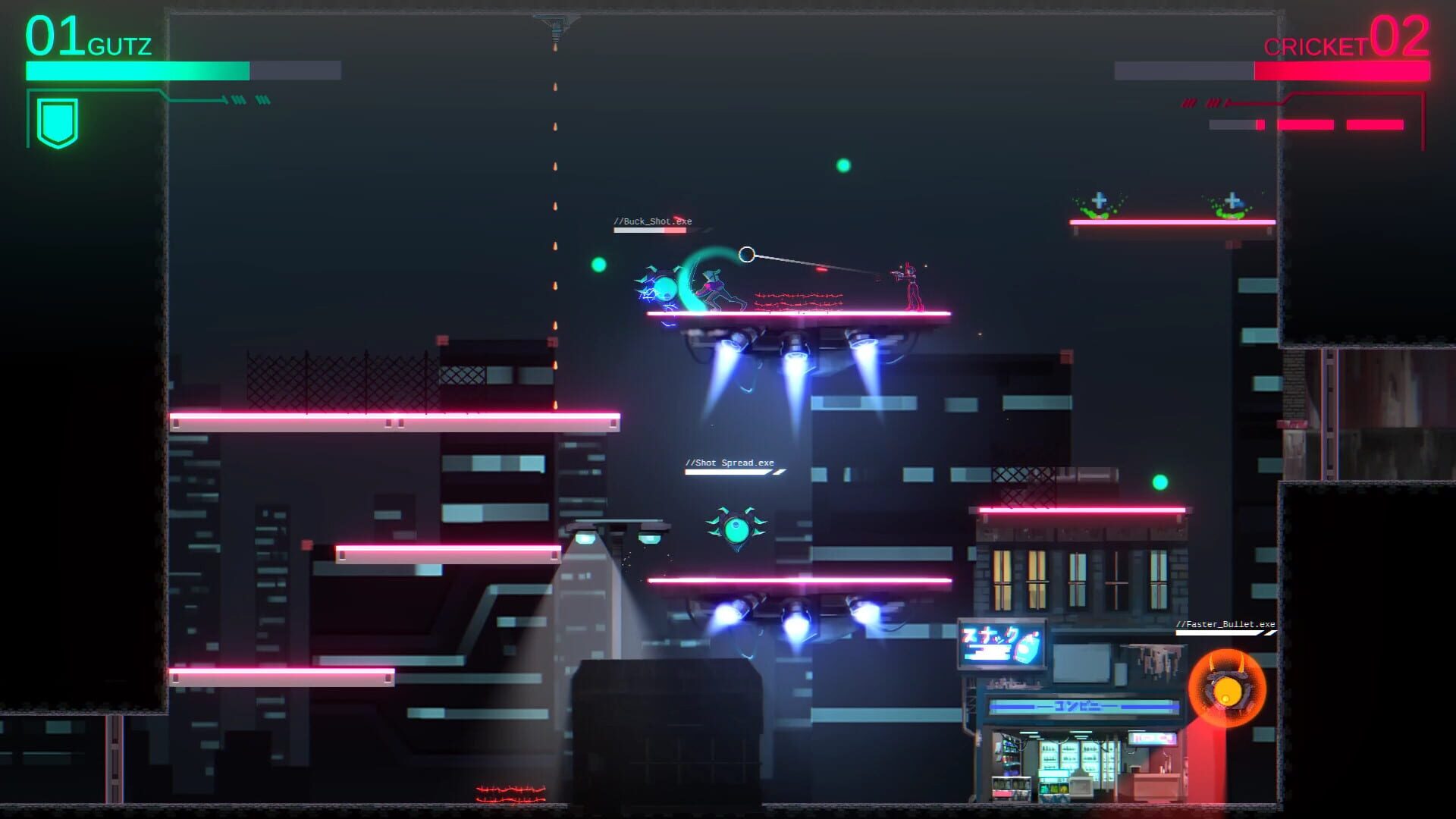Image resolution: width=1456 pixels, height=819 pixels.
Task: Click GUTZ's green health bar
Action: (x=136, y=70)
